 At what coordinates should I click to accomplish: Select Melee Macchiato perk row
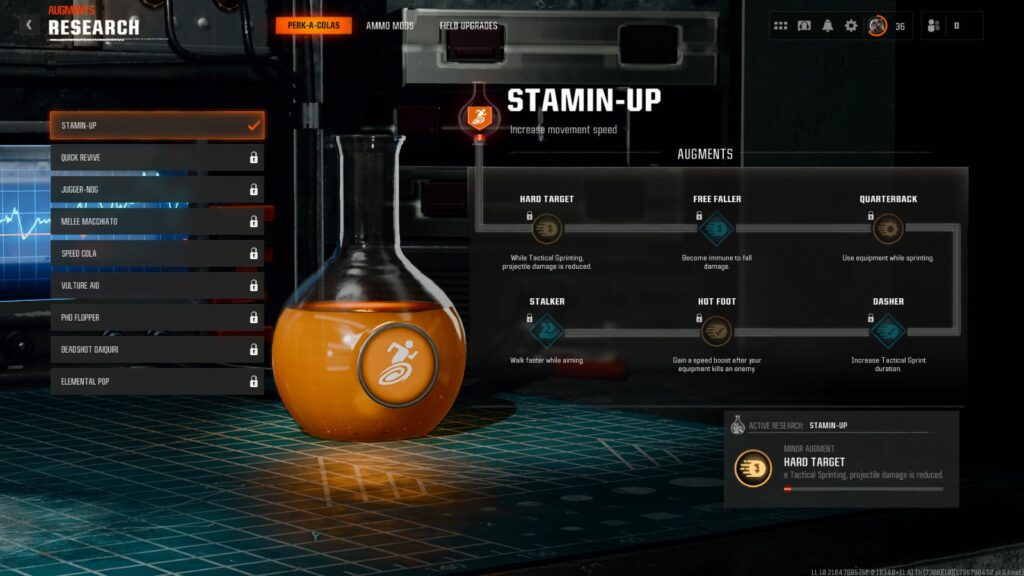[x=157, y=222]
